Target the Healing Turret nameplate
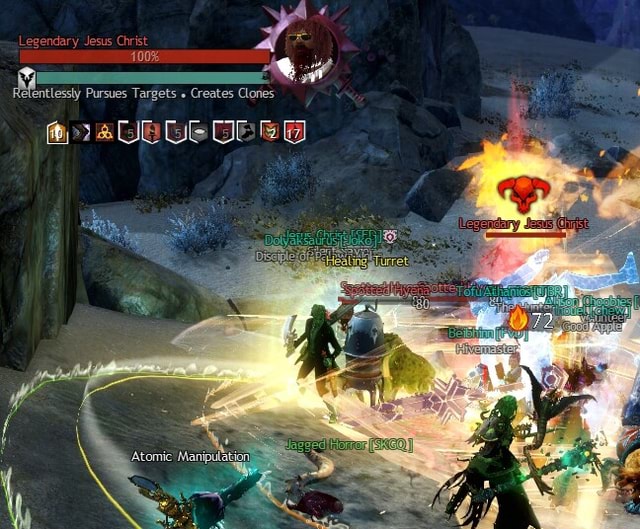This screenshot has height=529, width=640. (x=361, y=262)
